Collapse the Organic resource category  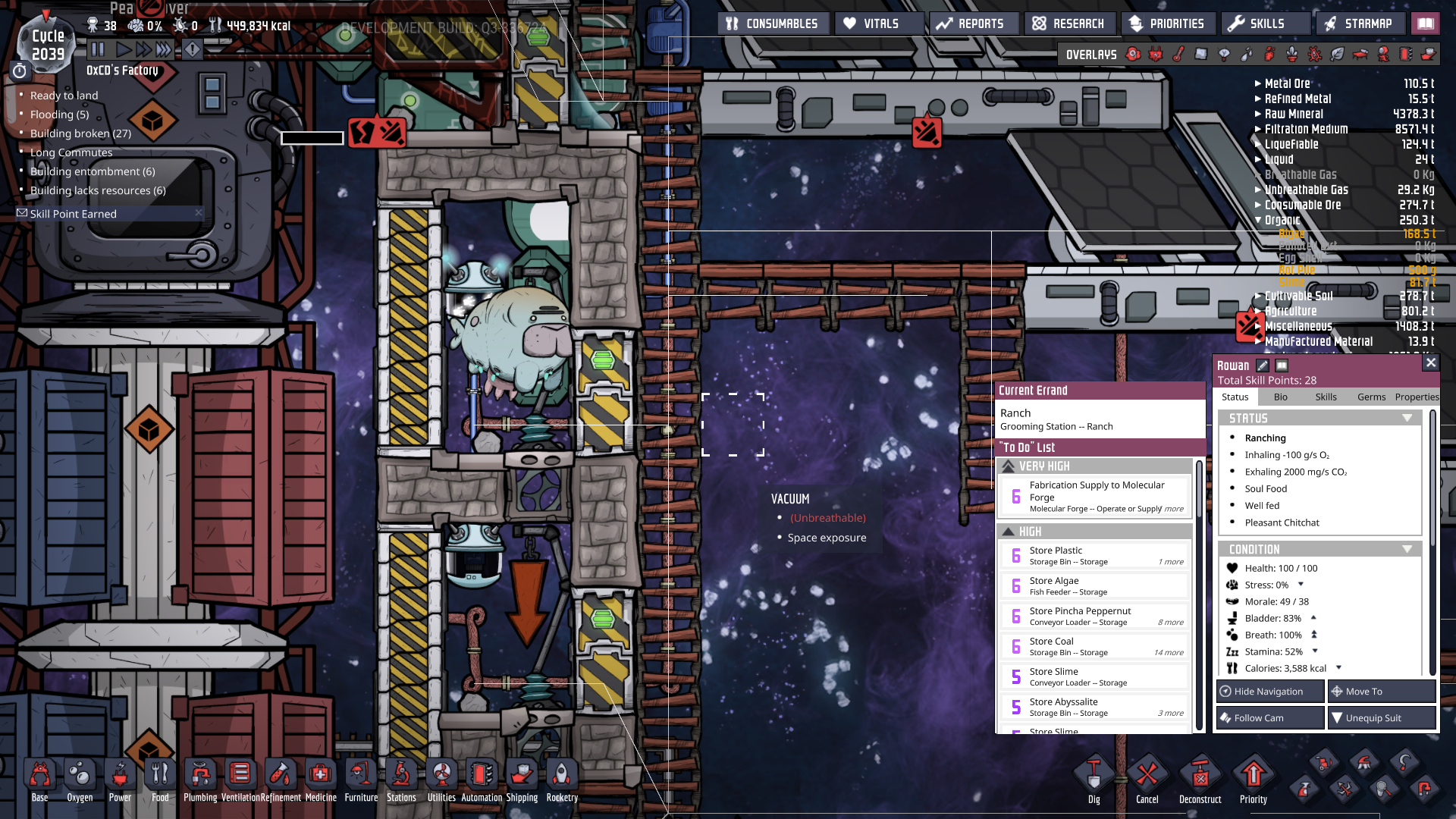[1258, 220]
